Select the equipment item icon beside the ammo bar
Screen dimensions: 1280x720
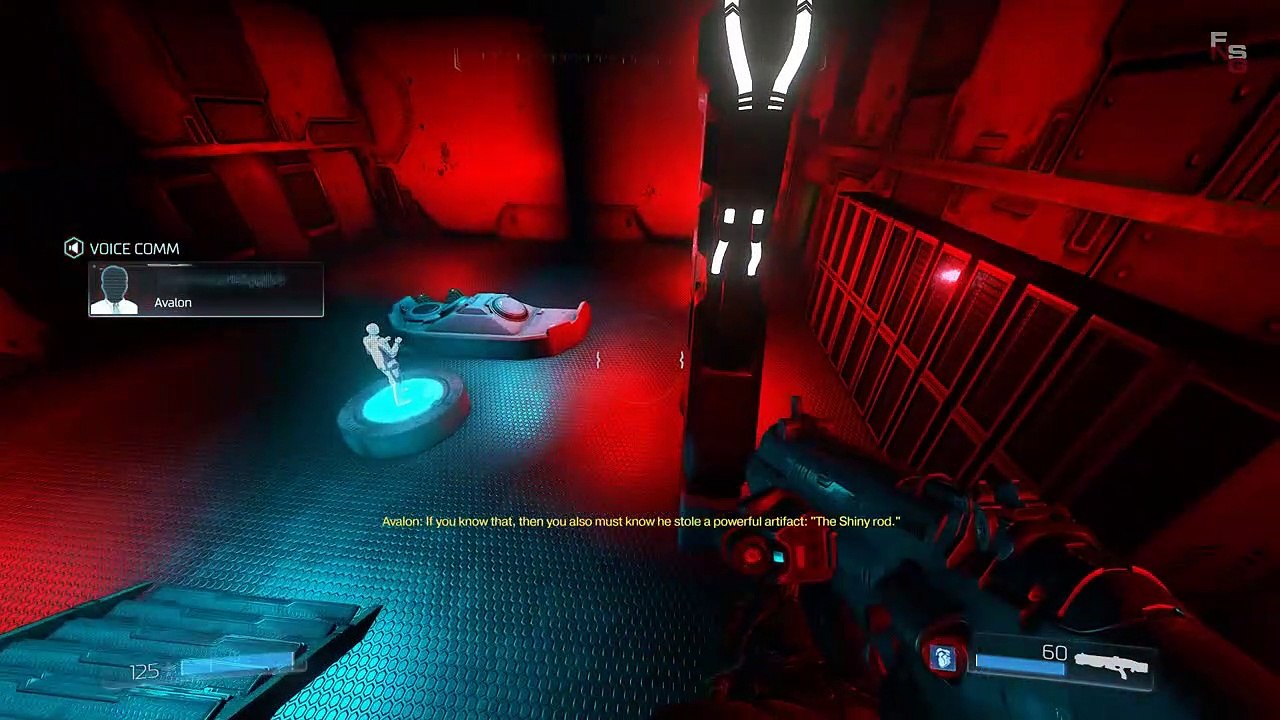[943, 657]
